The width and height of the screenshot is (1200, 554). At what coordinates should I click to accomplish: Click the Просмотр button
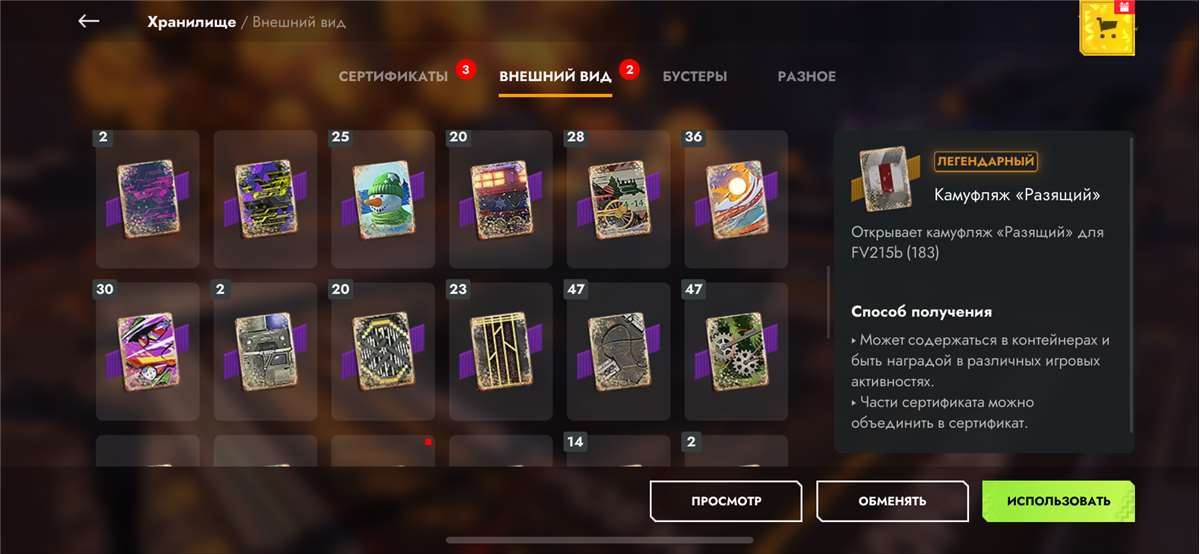coord(725,501)
